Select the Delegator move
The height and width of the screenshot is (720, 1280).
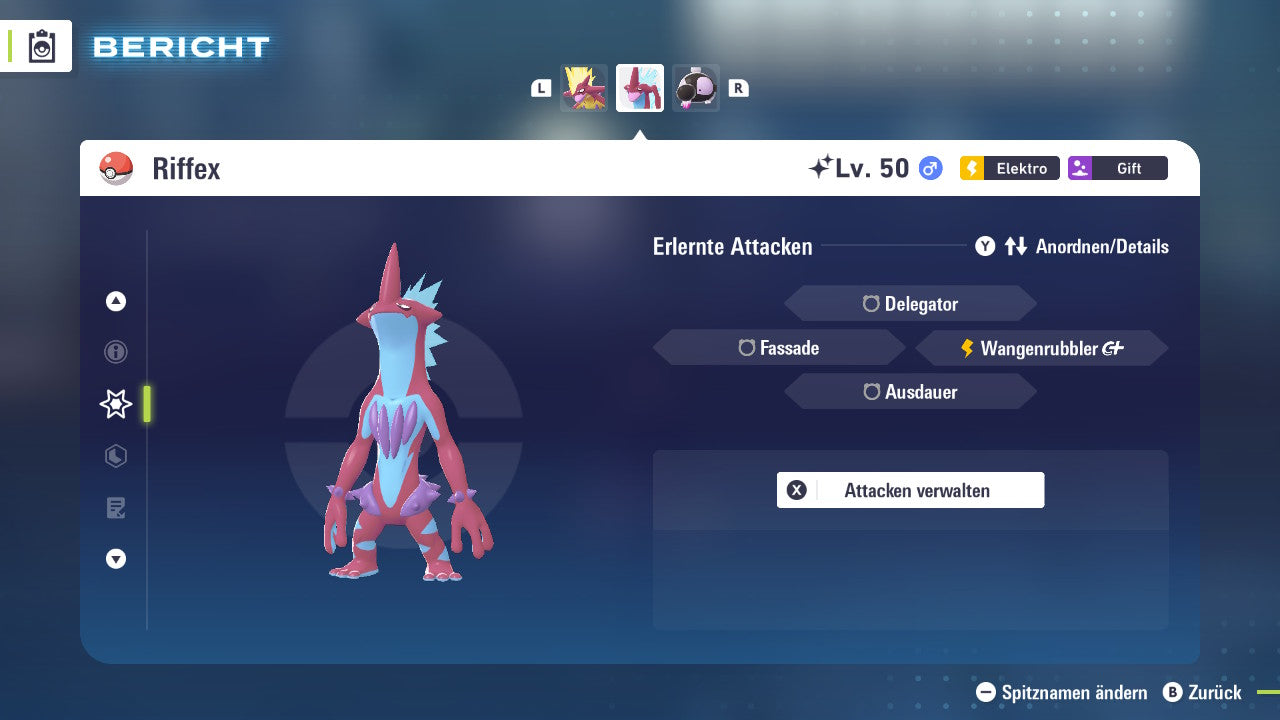pos(910,303)
